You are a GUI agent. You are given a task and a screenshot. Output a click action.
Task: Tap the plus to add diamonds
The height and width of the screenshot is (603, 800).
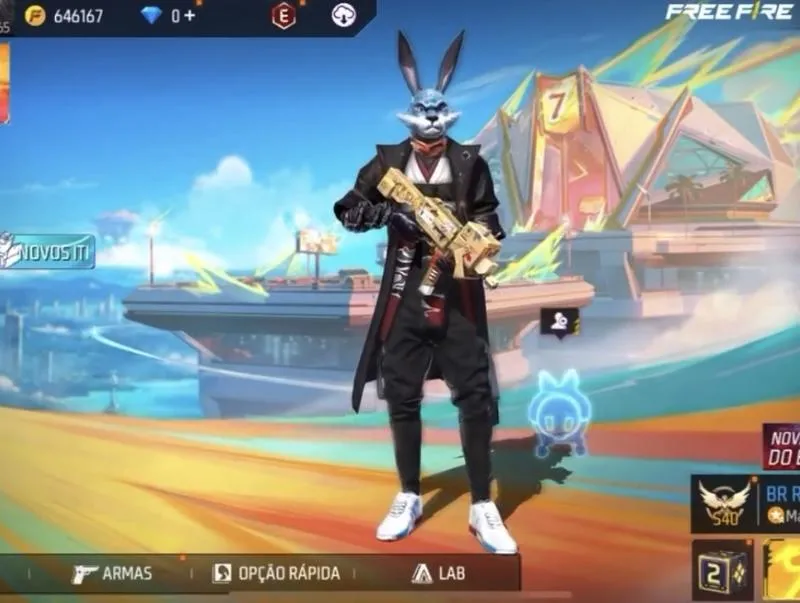[x=190, y=16]
